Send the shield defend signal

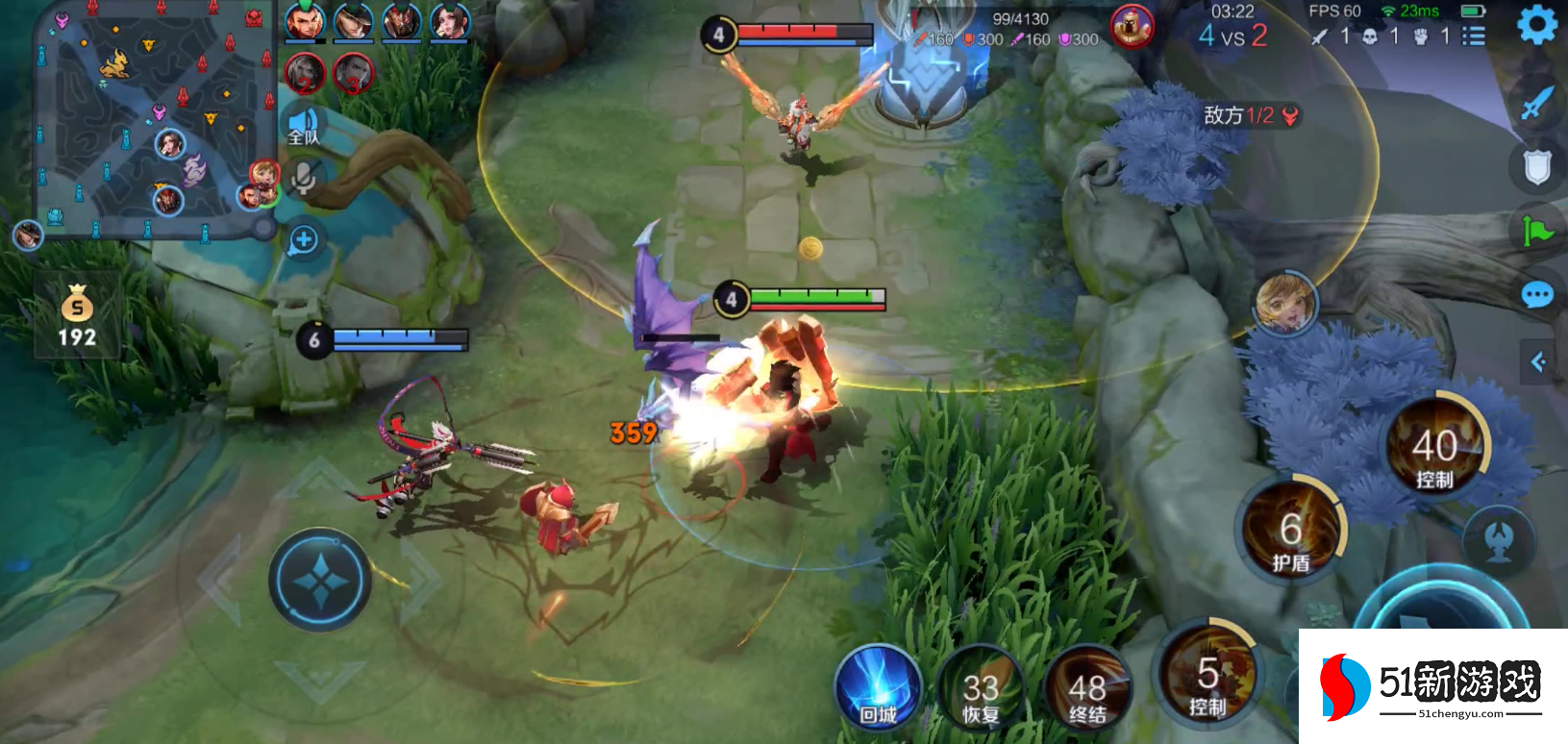(1536, 166)
